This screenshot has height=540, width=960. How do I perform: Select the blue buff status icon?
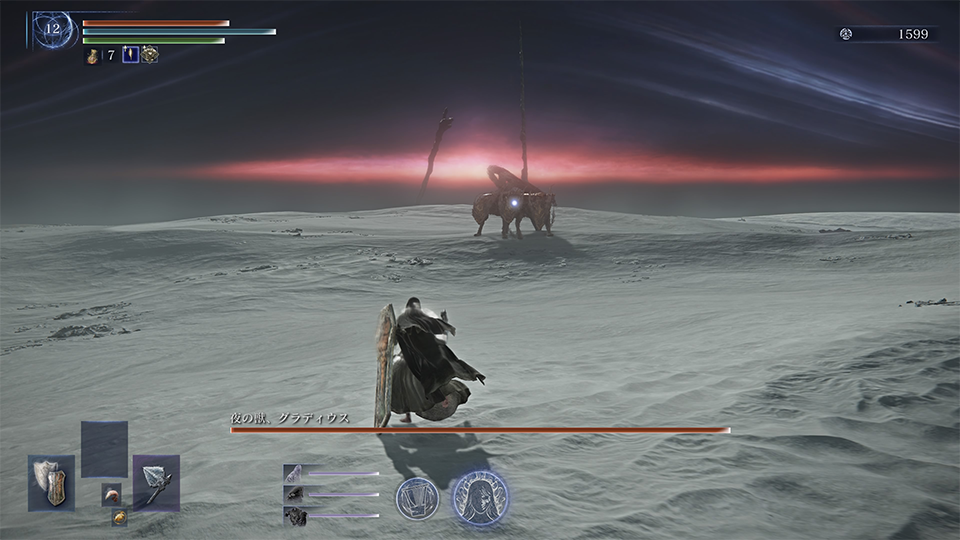[x=129, y=55]
